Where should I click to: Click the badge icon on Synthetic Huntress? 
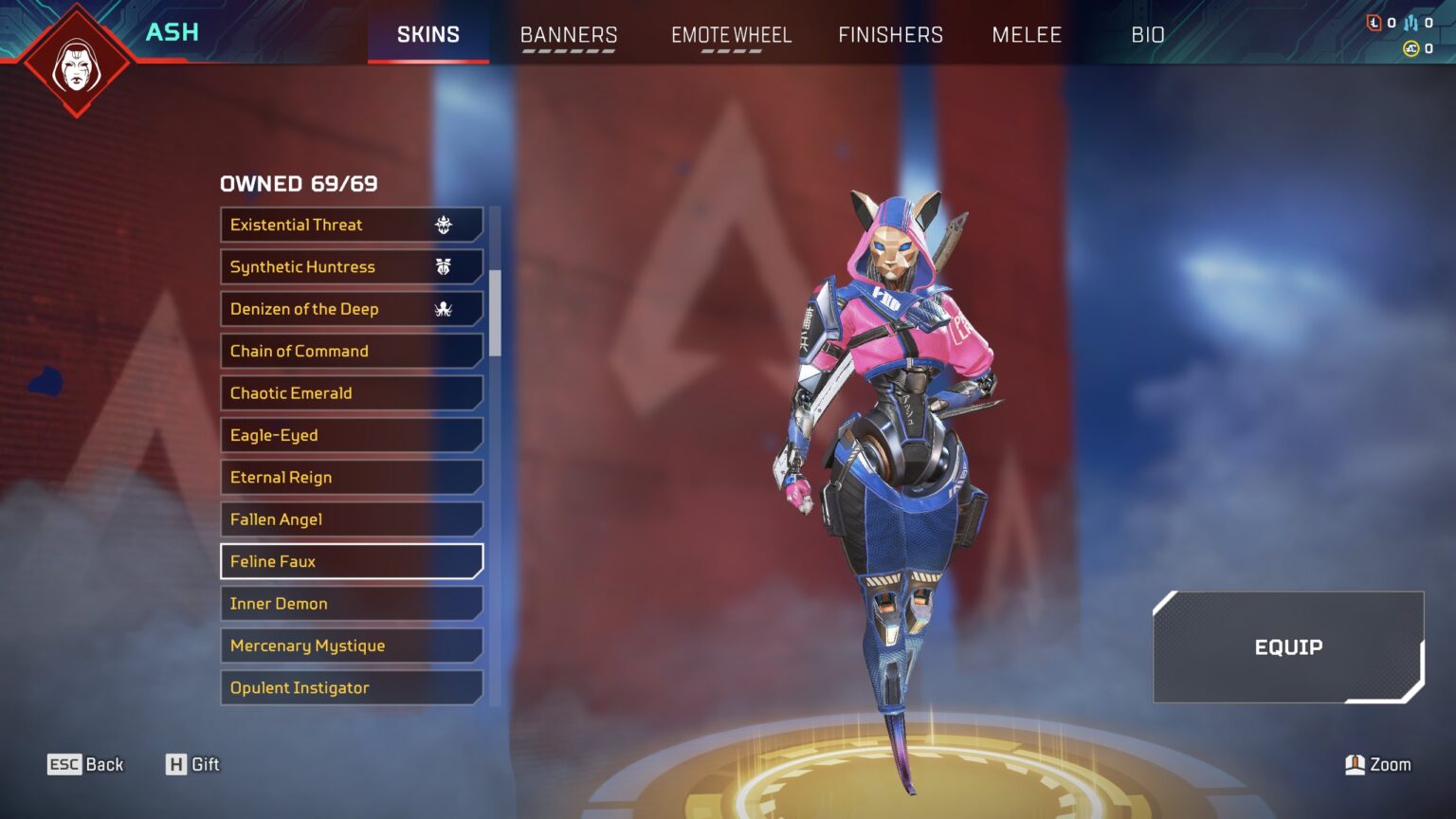pos(444,266)
